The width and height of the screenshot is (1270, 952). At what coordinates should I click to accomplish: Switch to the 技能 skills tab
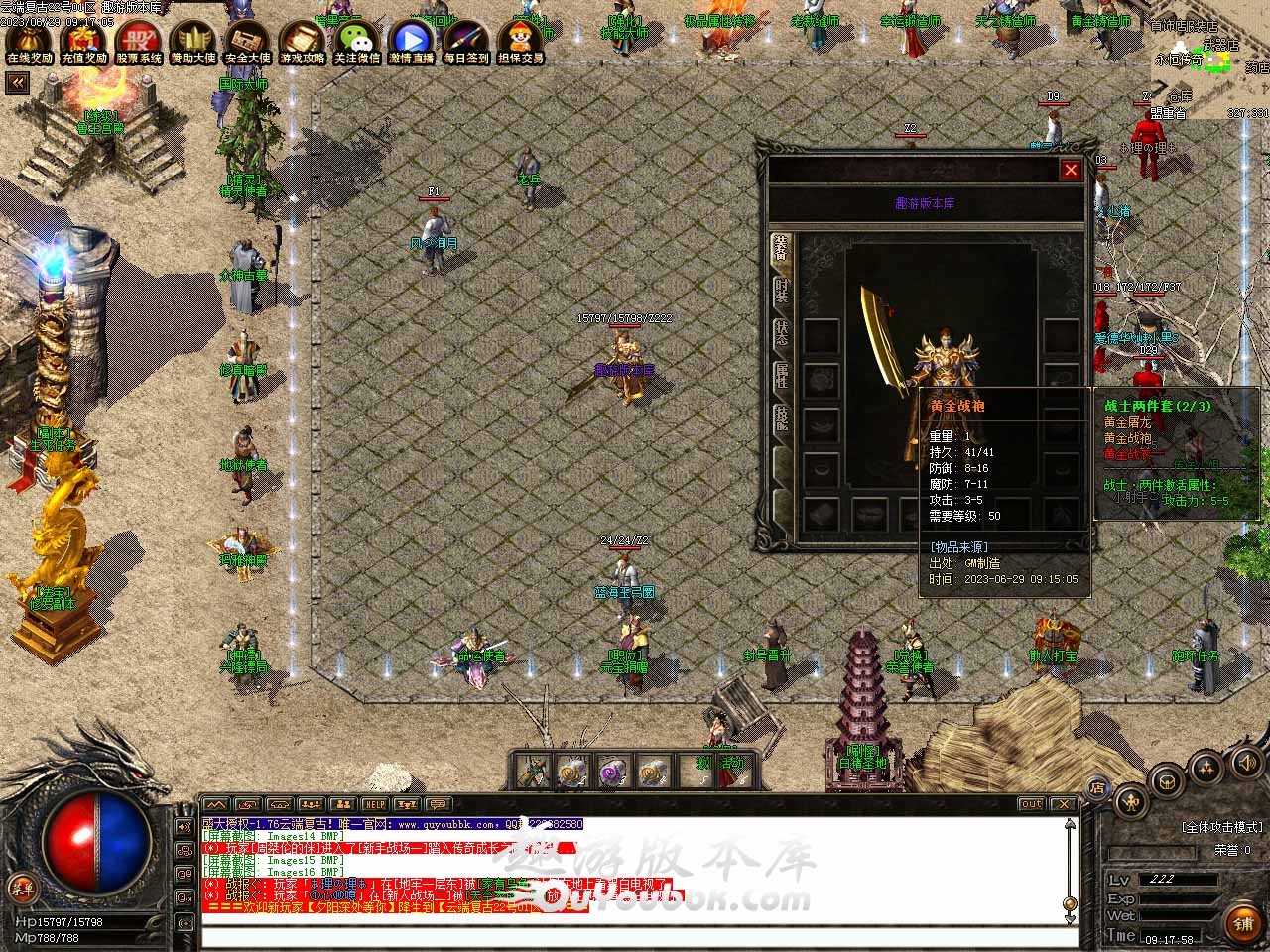tap(782, 418)
